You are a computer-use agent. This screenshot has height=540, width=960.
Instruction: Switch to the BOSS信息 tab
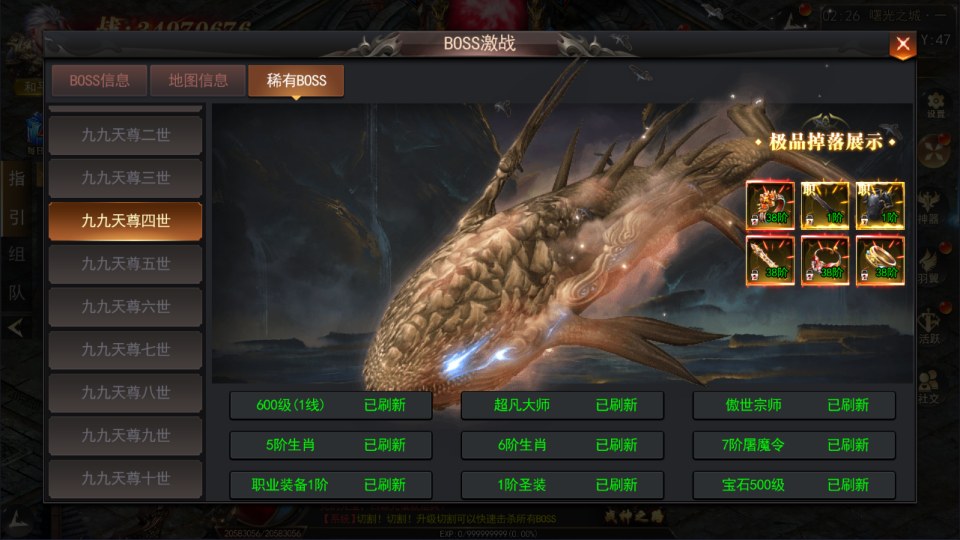pyautogui.click(x=99, y=81)
